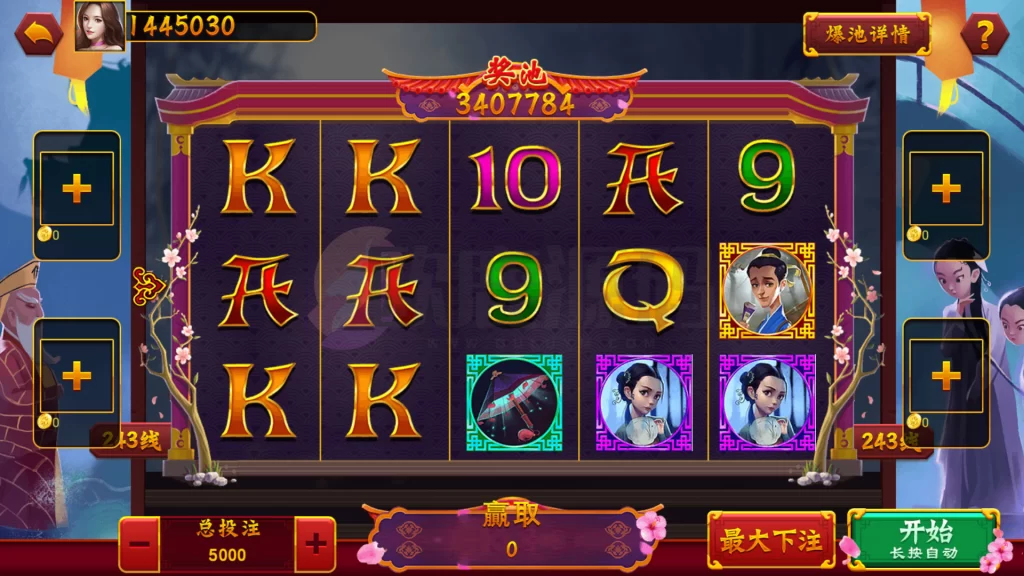Increase total bet with the plus button
The height and width of the screenshot is (576, 1024).
point(315,544)
